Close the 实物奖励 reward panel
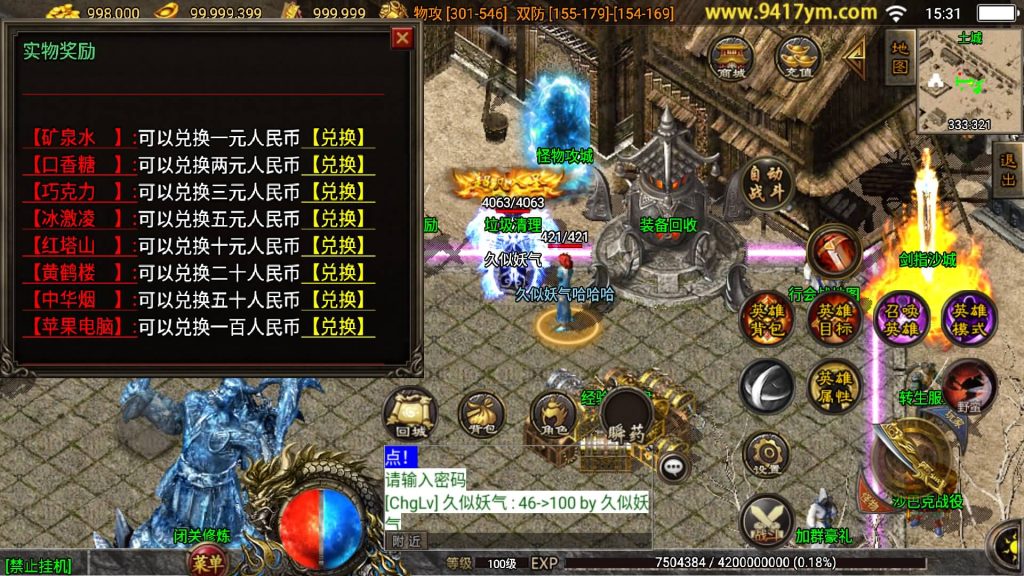This screenshot has height=576, width=1024. tap(402, 38)
